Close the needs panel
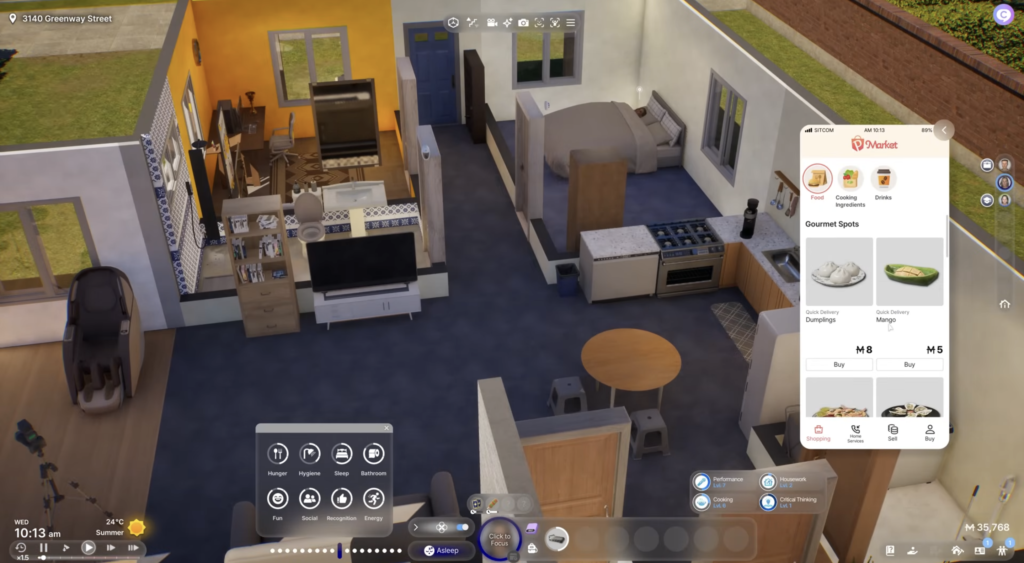Viewport: 1024px width, 563px height. click(x=386, y=429)
